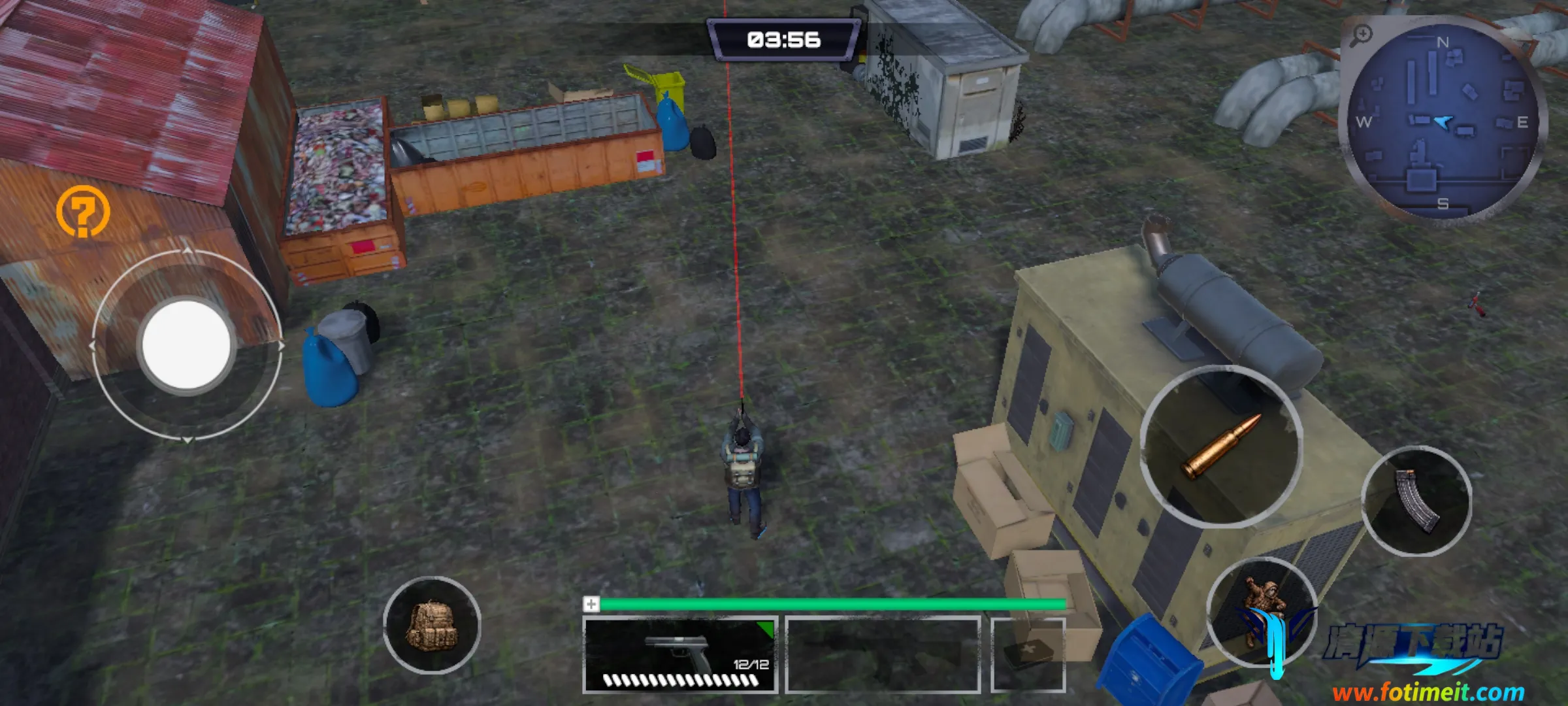Open the orange question mark help icon
This screenshot has height=706, width=1568.
(x=83, y=211)
